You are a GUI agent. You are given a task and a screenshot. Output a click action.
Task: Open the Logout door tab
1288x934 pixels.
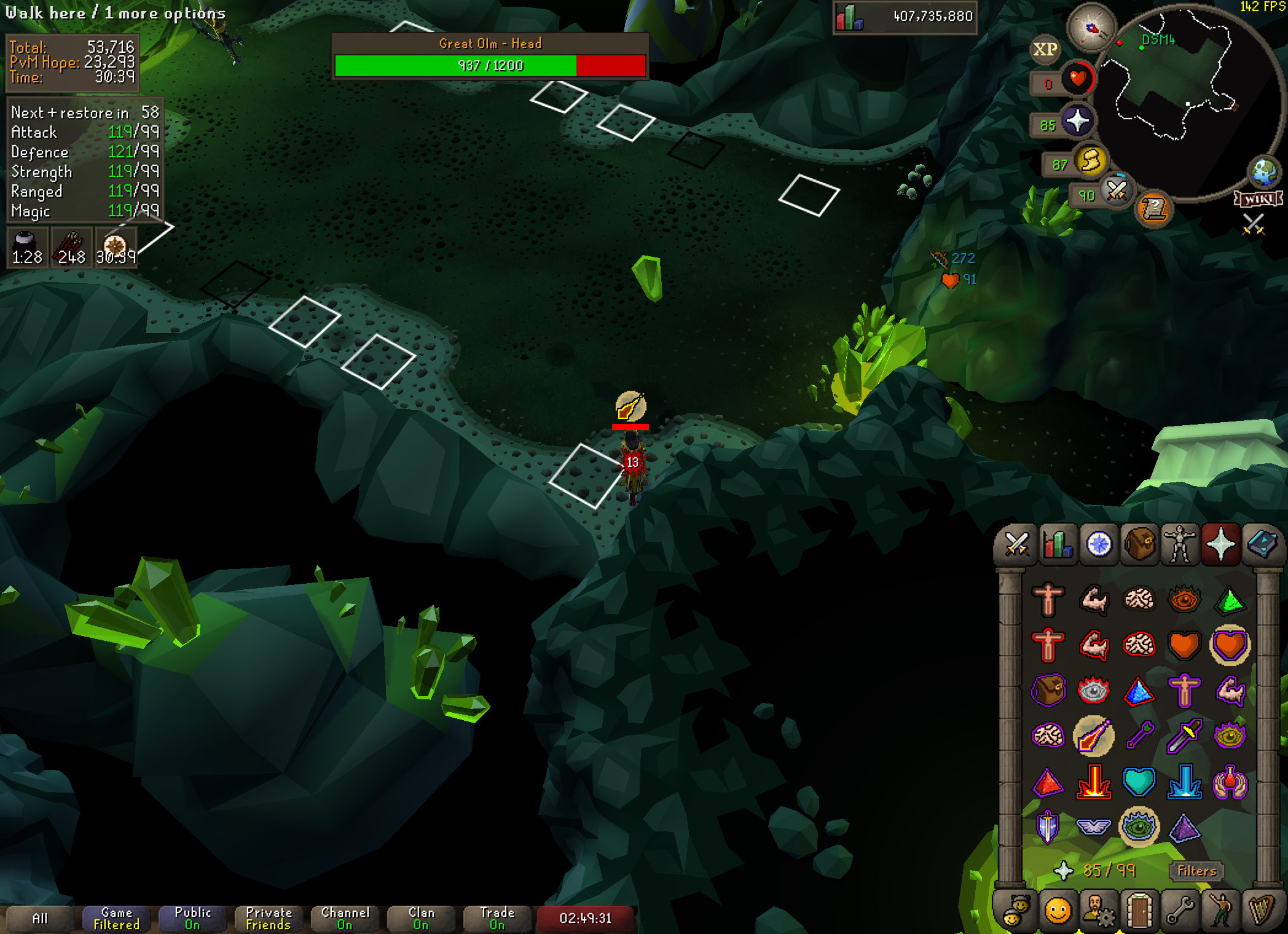point(1139,911)
